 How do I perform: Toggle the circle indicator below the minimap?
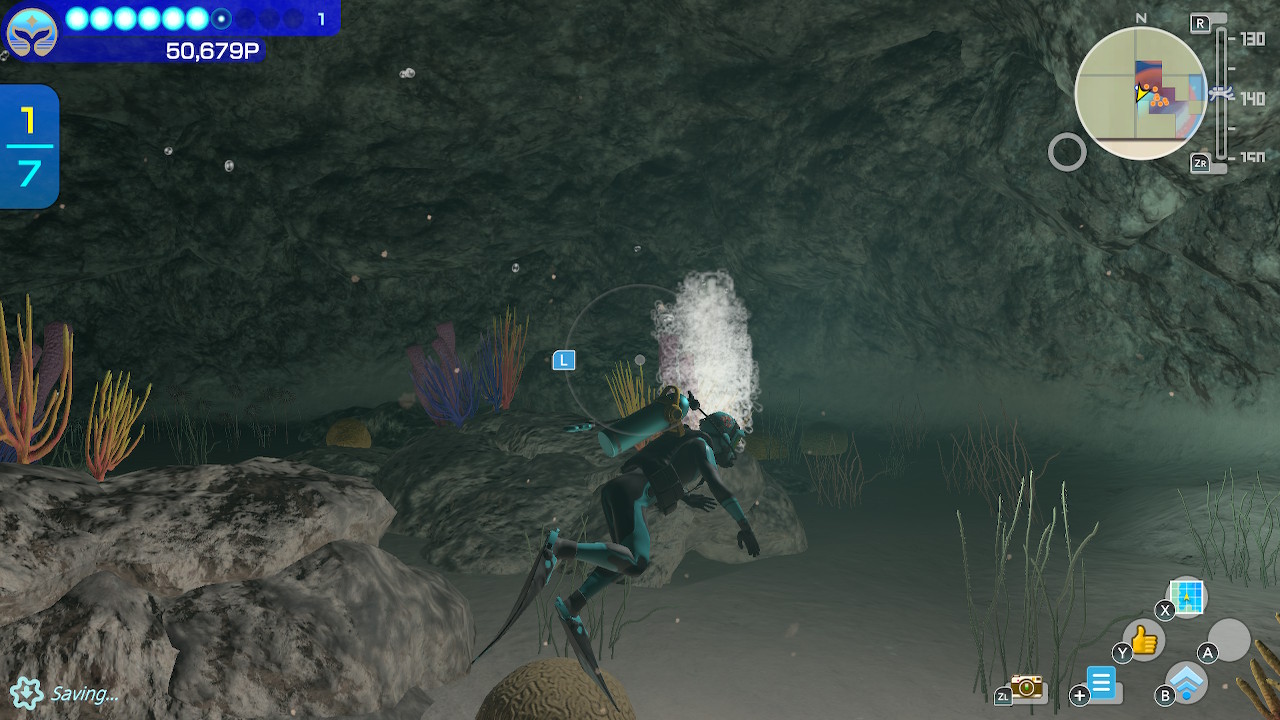point(1069,152)
